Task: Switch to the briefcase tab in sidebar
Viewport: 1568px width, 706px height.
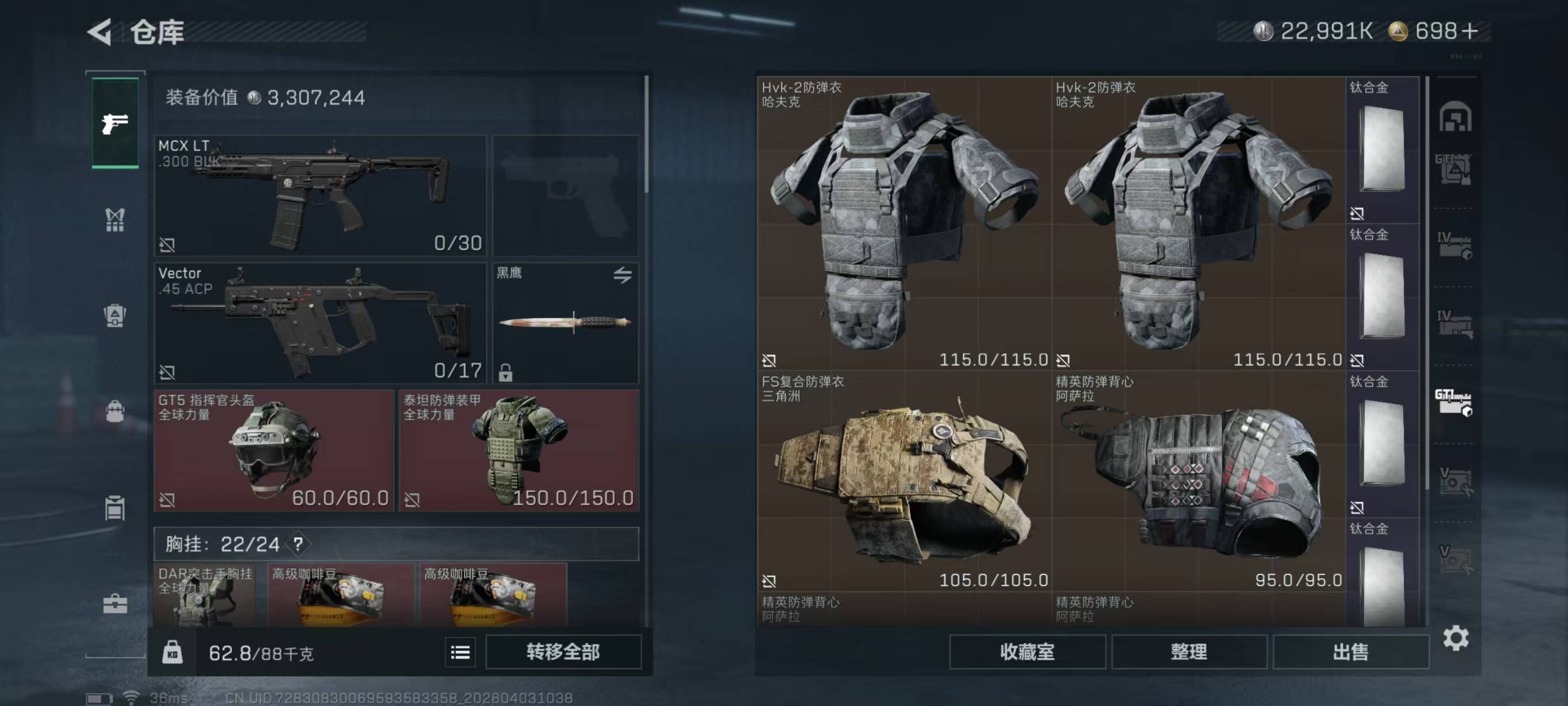Action: click(115, 603)
